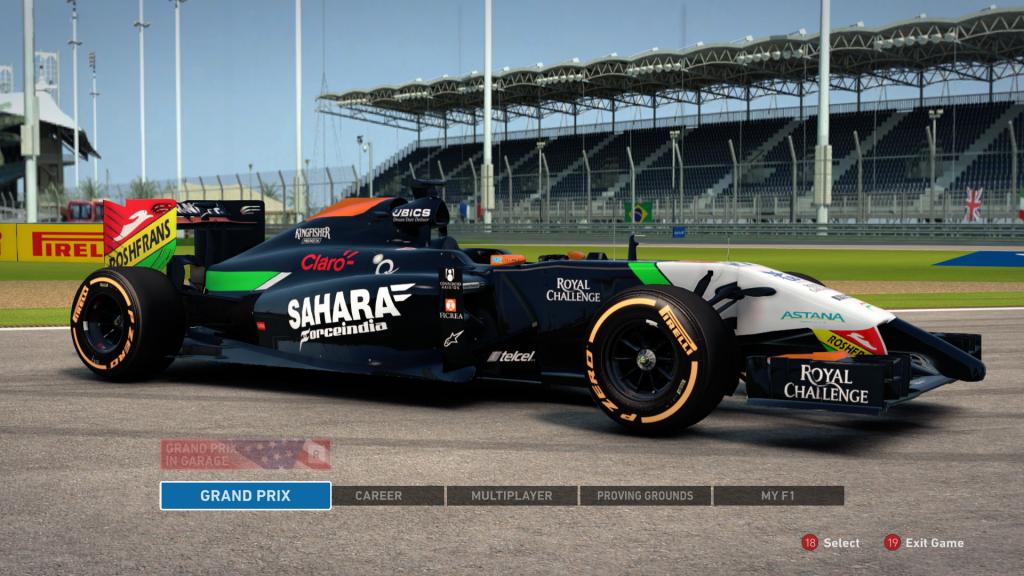Select the Grand Prix menu option
The width and height of the screenshot is (1024, 576).
(x=245, y=495)
